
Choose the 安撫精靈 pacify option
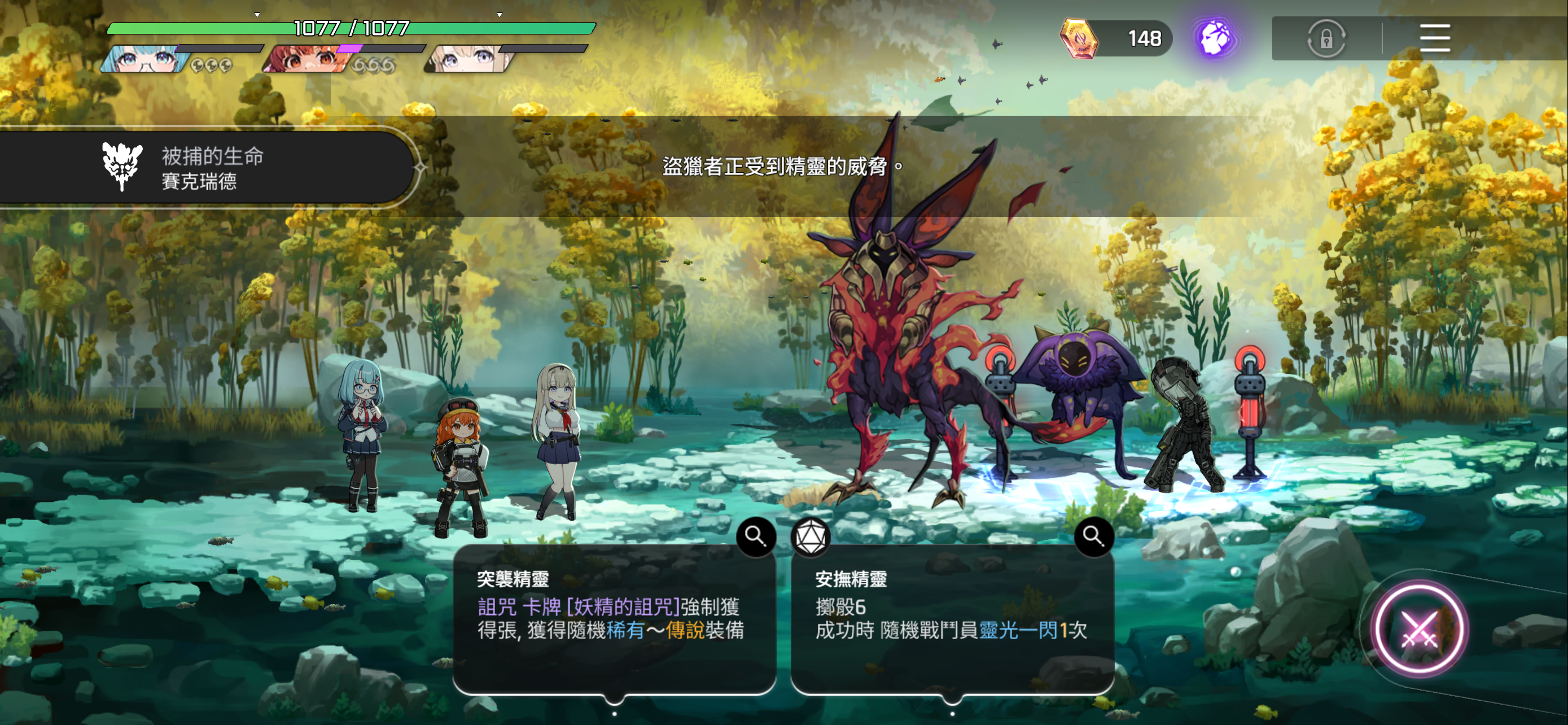952,618
